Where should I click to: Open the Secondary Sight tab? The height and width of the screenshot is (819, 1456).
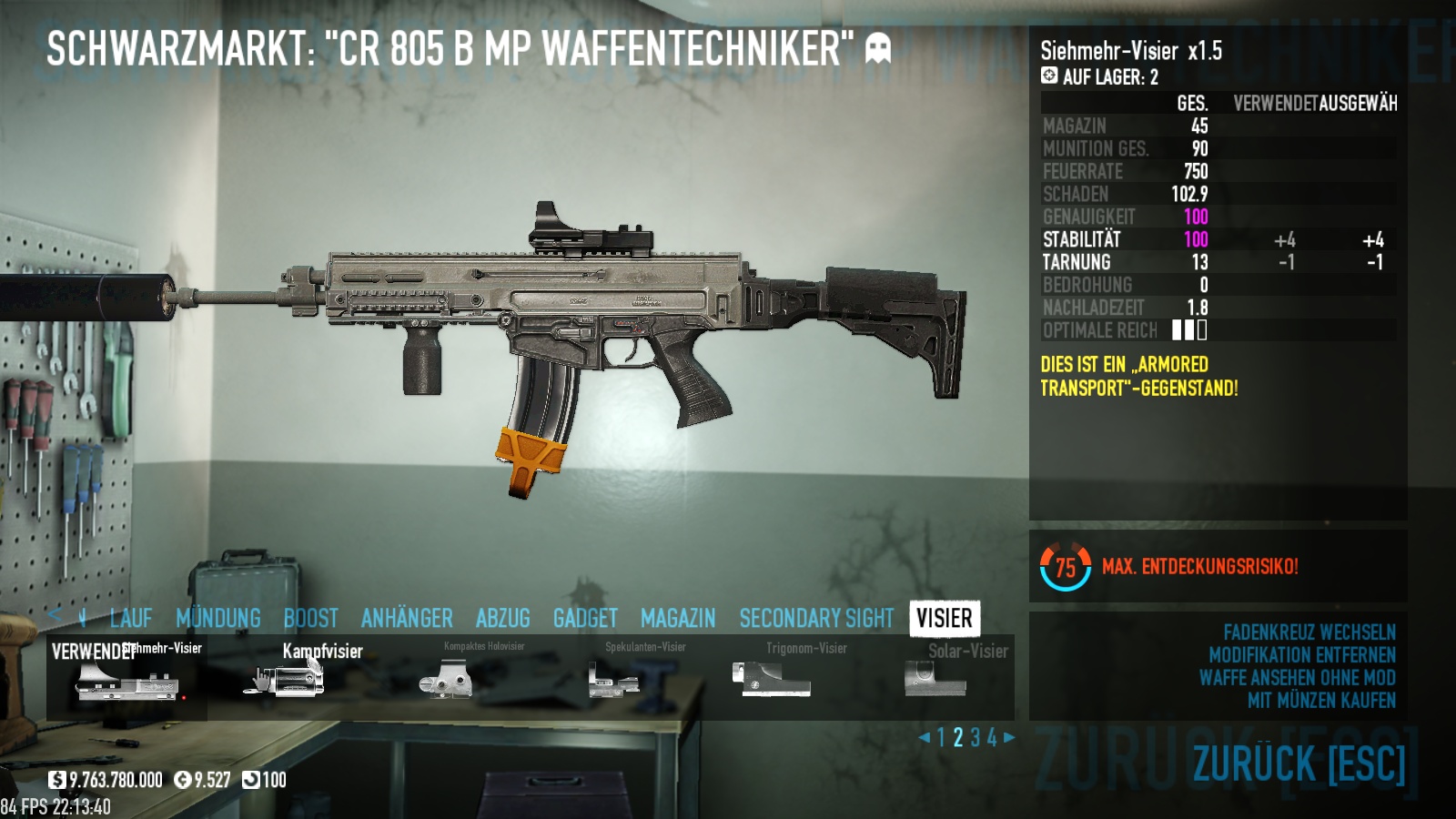816,619
